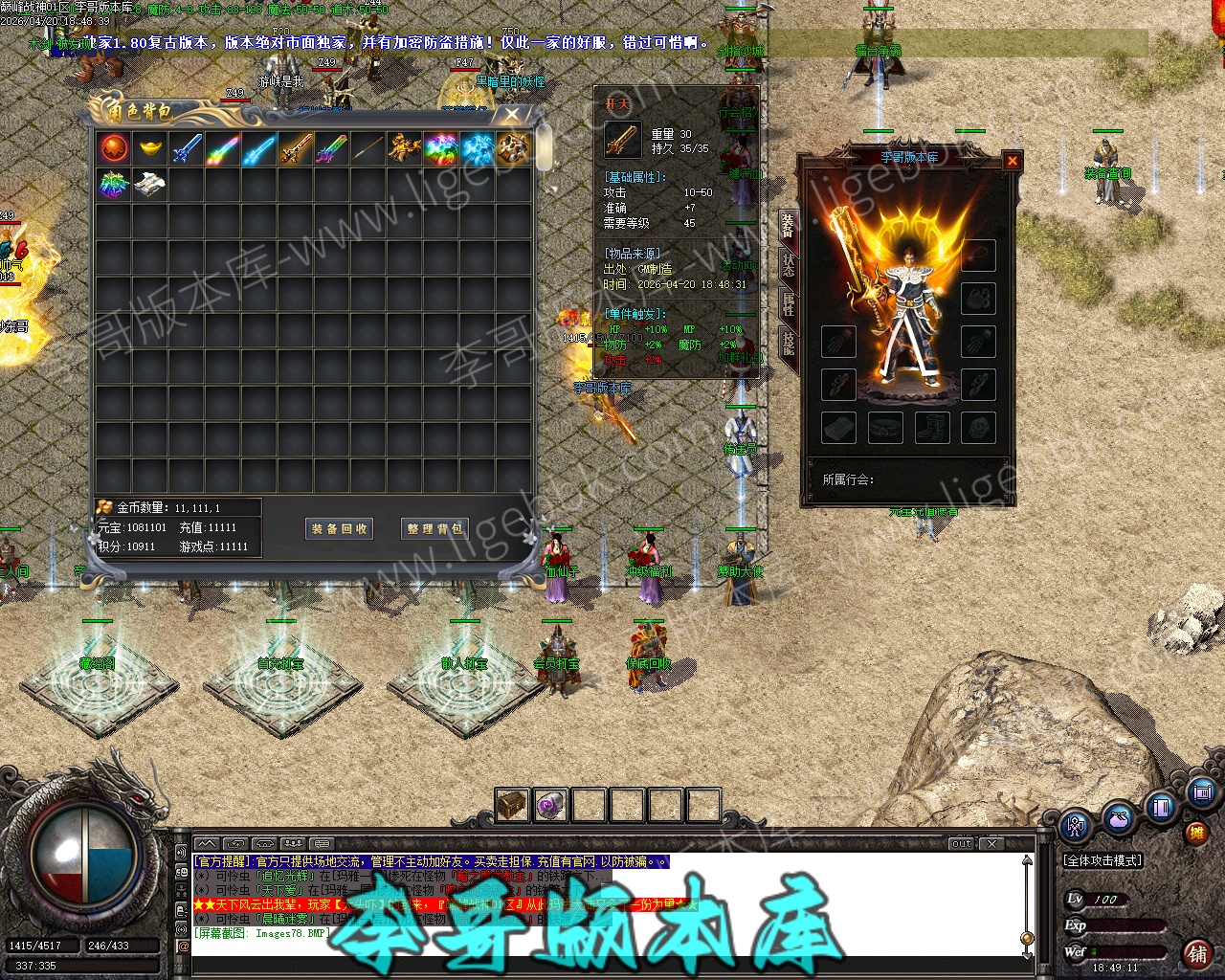The height and width of the screenshot is (980, 1225).
Task: Open the 属性 attributes tab
Action: tap(789, 304)
